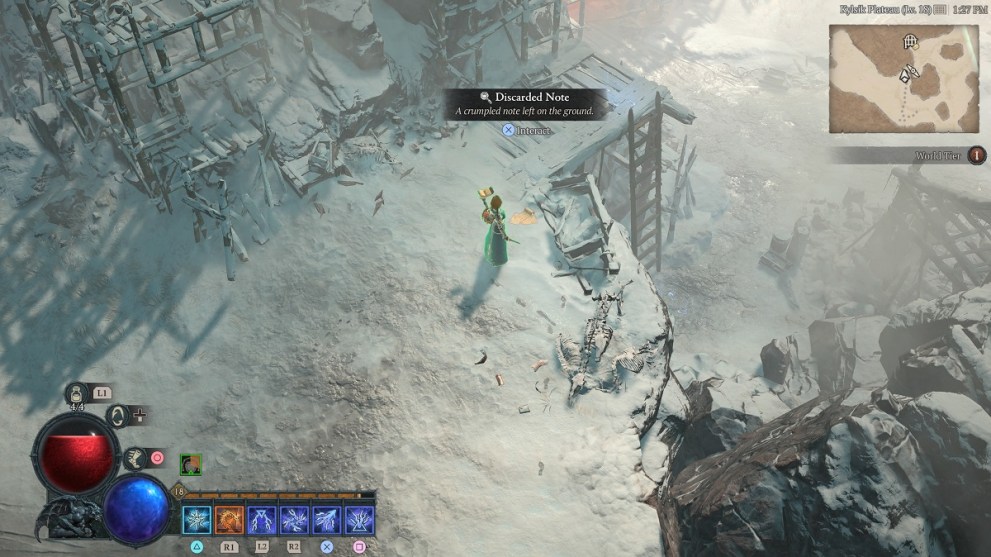The height and width of the screenshot is (557, 991).
Task: Select the green buff status icon
Action: [191, 464]
